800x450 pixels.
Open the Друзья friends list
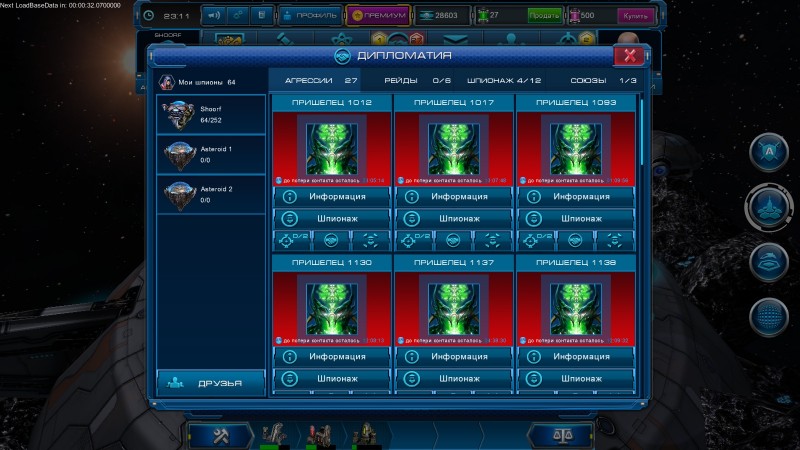(x=210, y=381)
